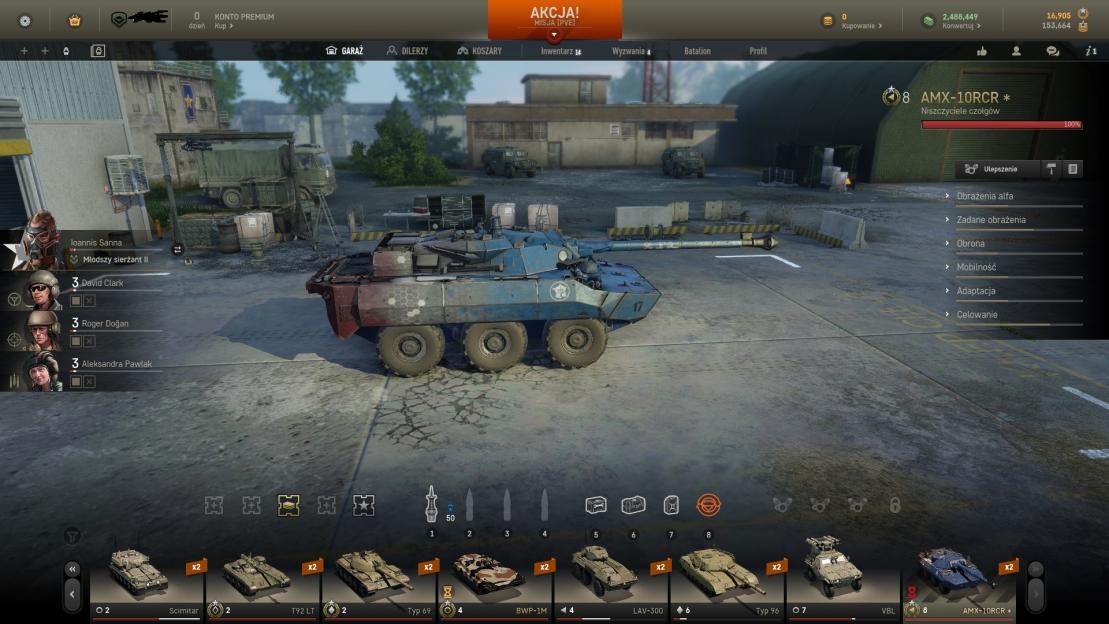This screenshot has width=1109, height=624.
Task: Go to the KOSZARY tab
Action: 479,51
